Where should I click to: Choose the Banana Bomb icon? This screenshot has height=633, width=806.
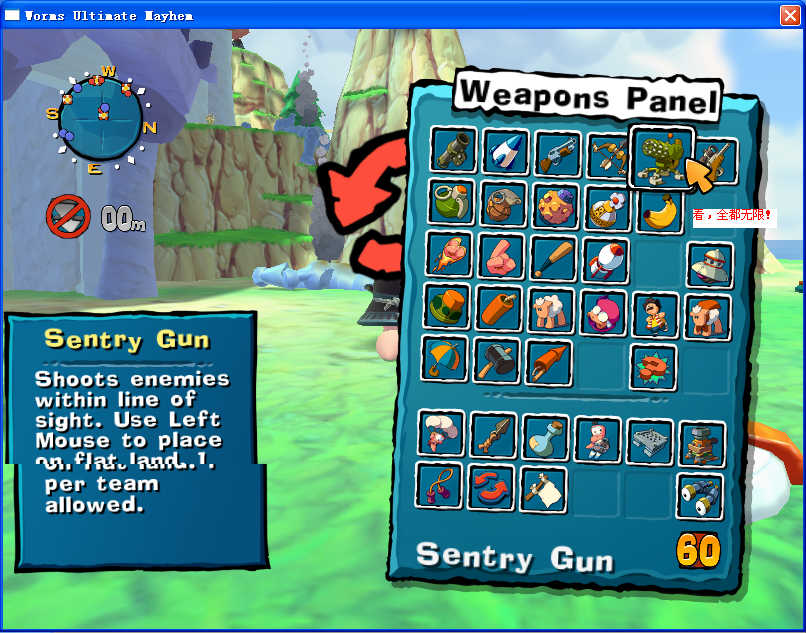point(659,211)
